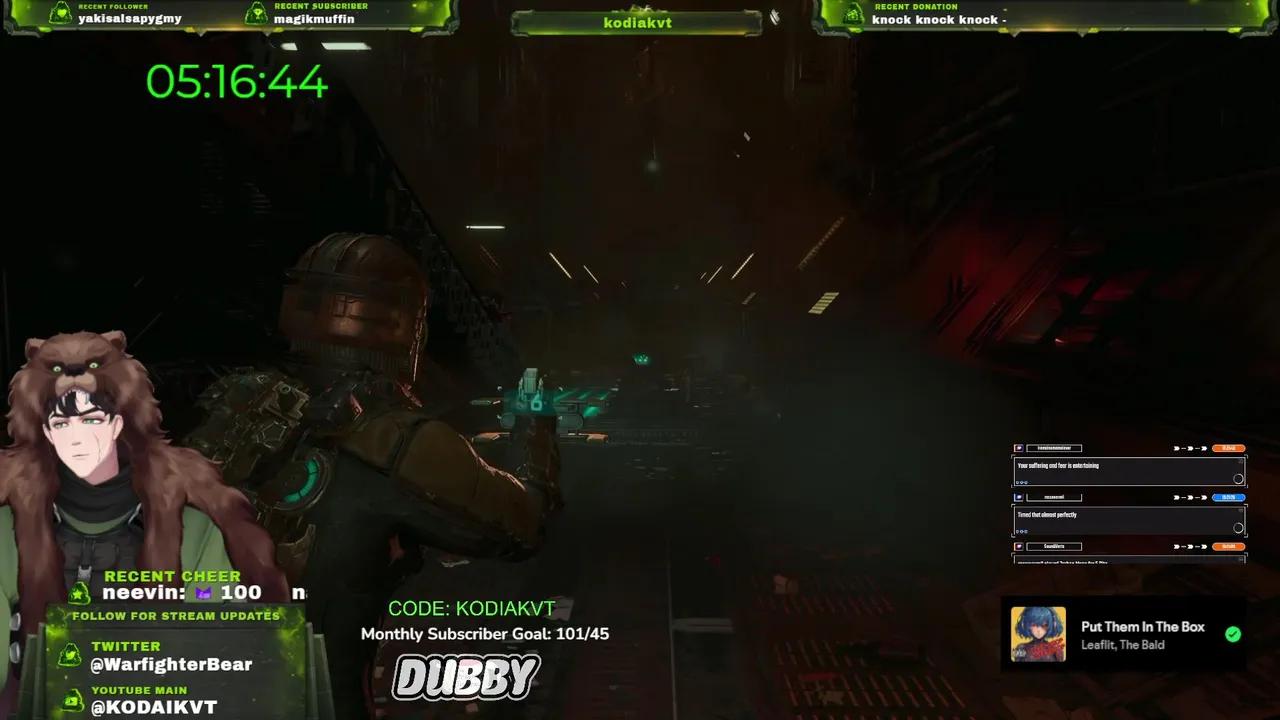Click the badge icon beside RECENT DONATION

click(851, 13)
